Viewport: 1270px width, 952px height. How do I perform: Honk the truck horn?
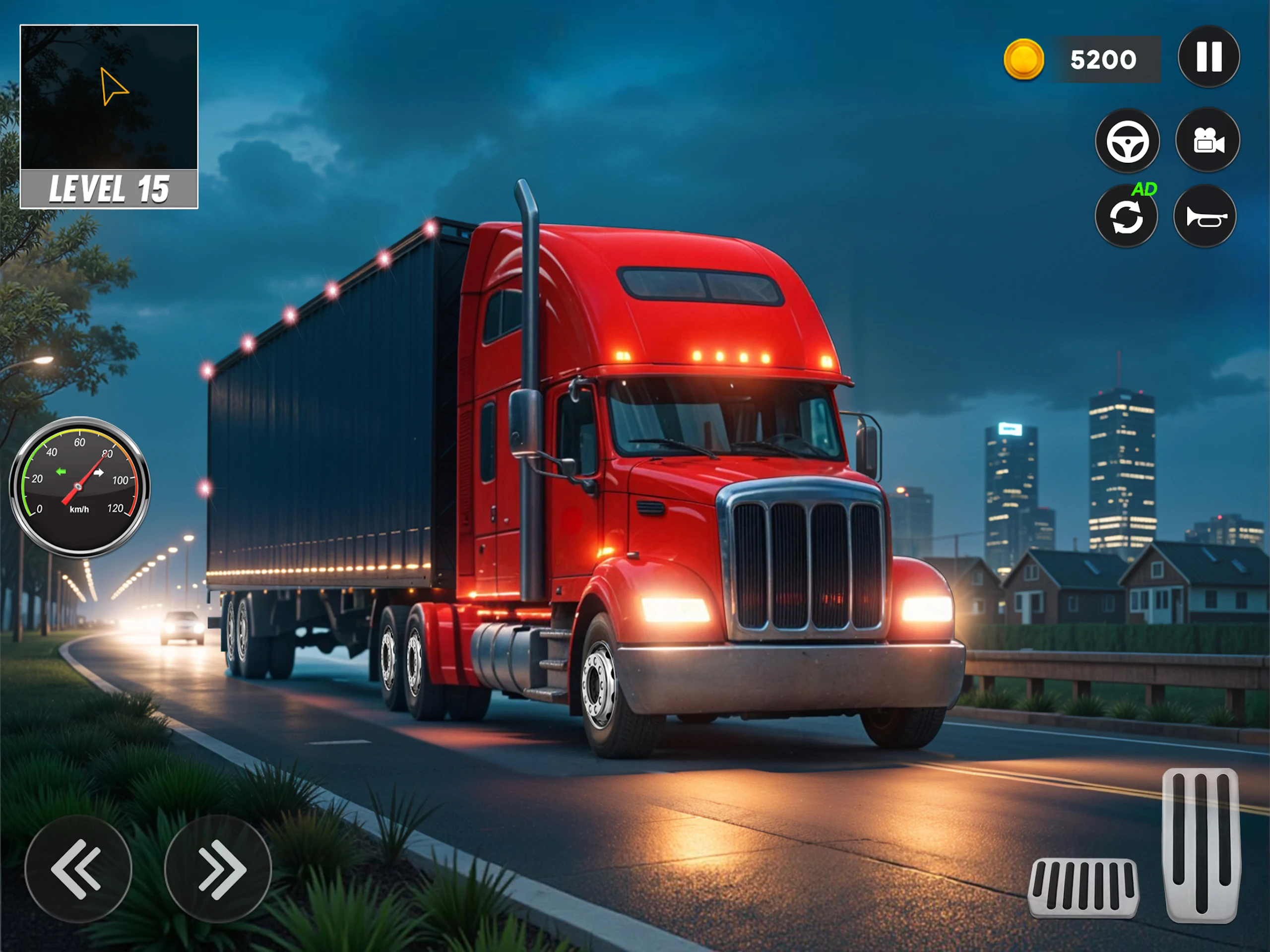1205,217
